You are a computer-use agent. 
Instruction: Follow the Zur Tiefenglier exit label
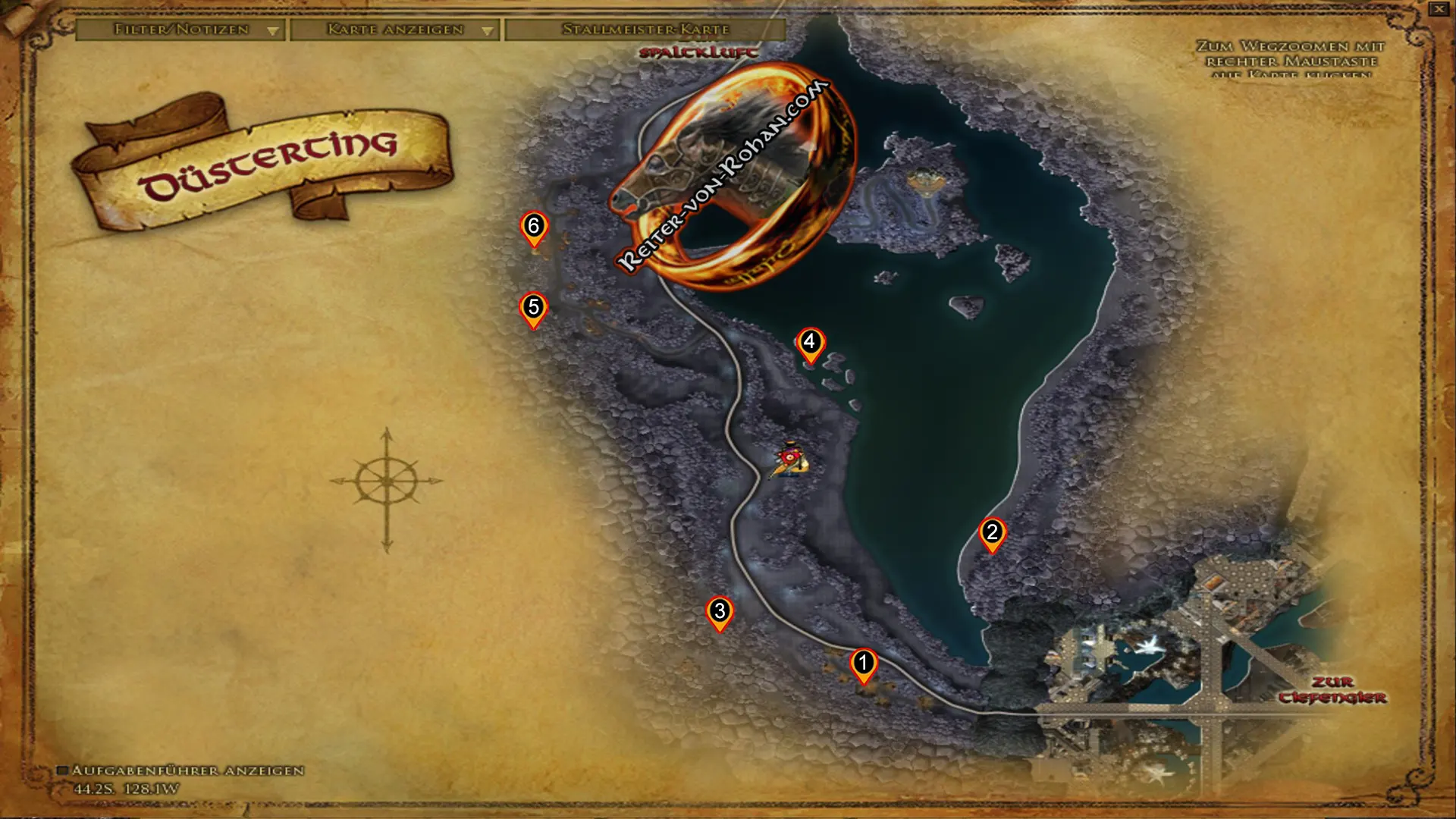[x=1332, y=690]
